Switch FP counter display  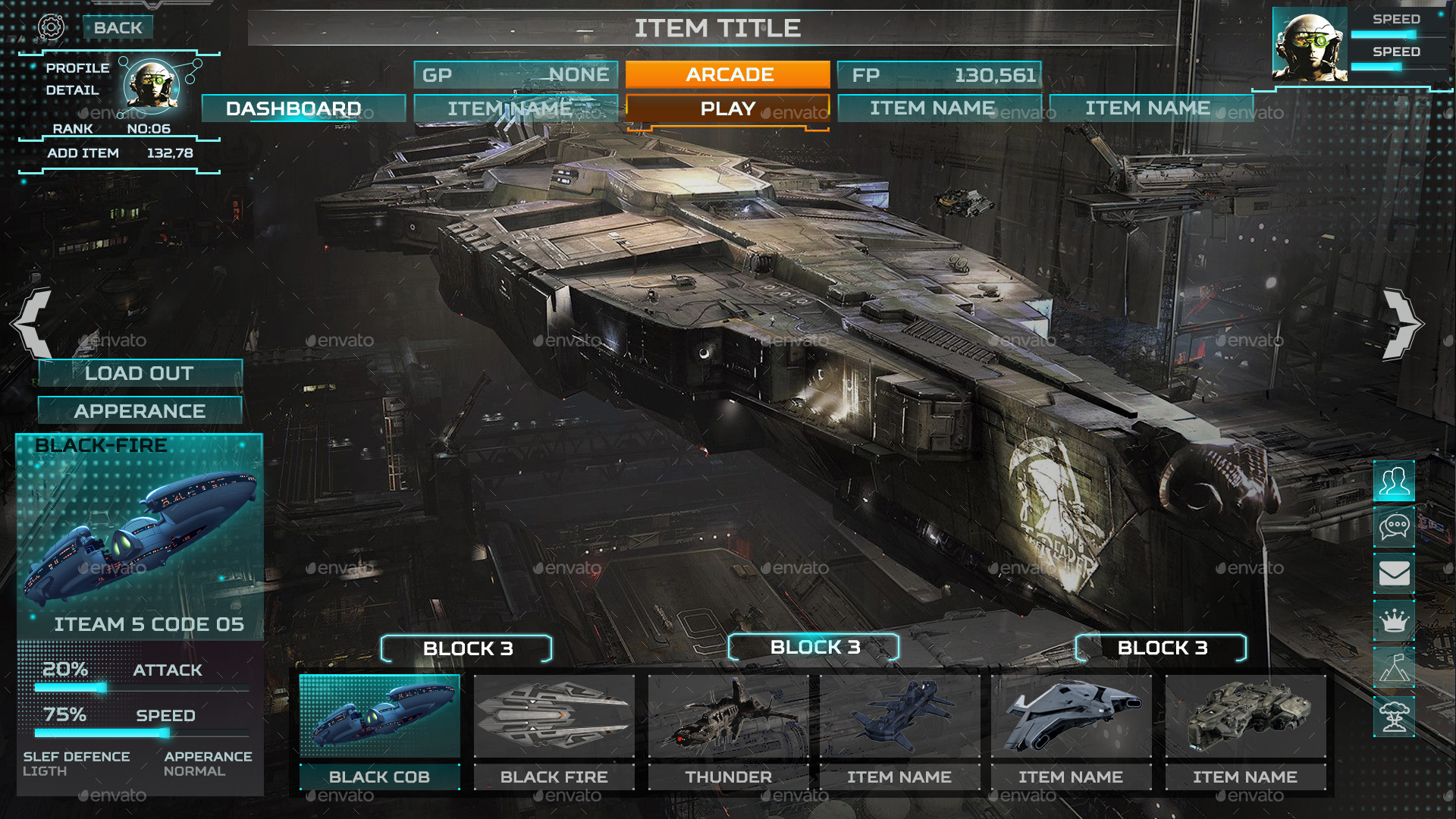(x=939, y=74)
